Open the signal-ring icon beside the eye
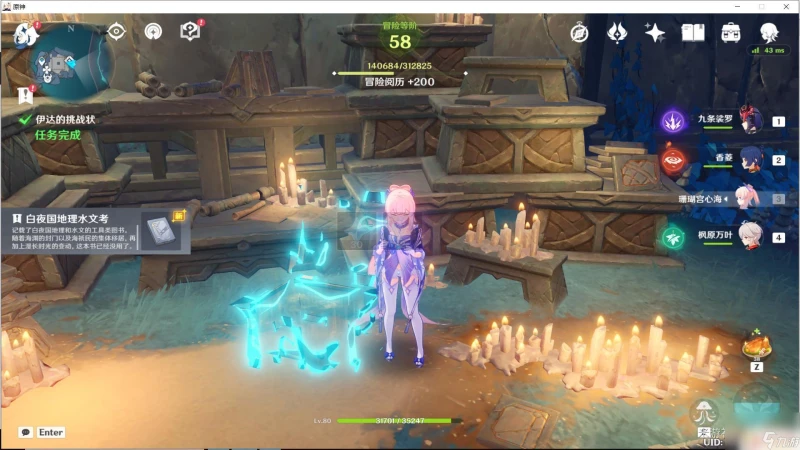Viewport: 800px width, 450px height. tap(153, 31)
